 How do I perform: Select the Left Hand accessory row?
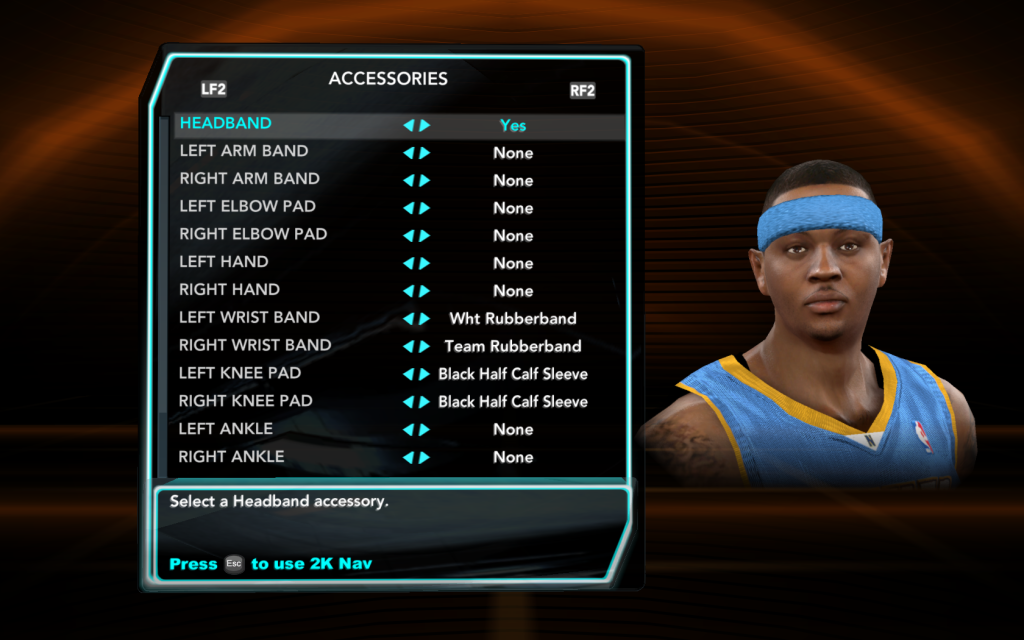tap(224, 262)
